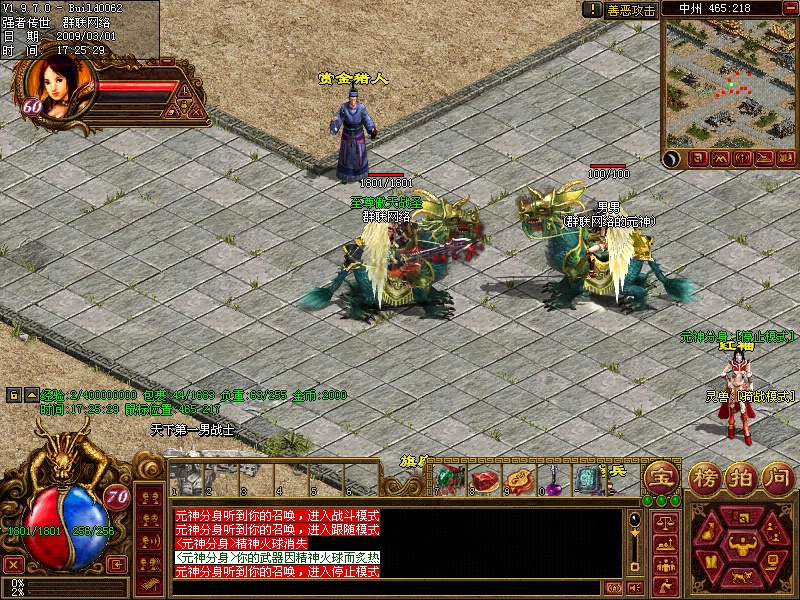Open the 拍 auction button
The image size is (800, 600).
(x=742, y=476)
